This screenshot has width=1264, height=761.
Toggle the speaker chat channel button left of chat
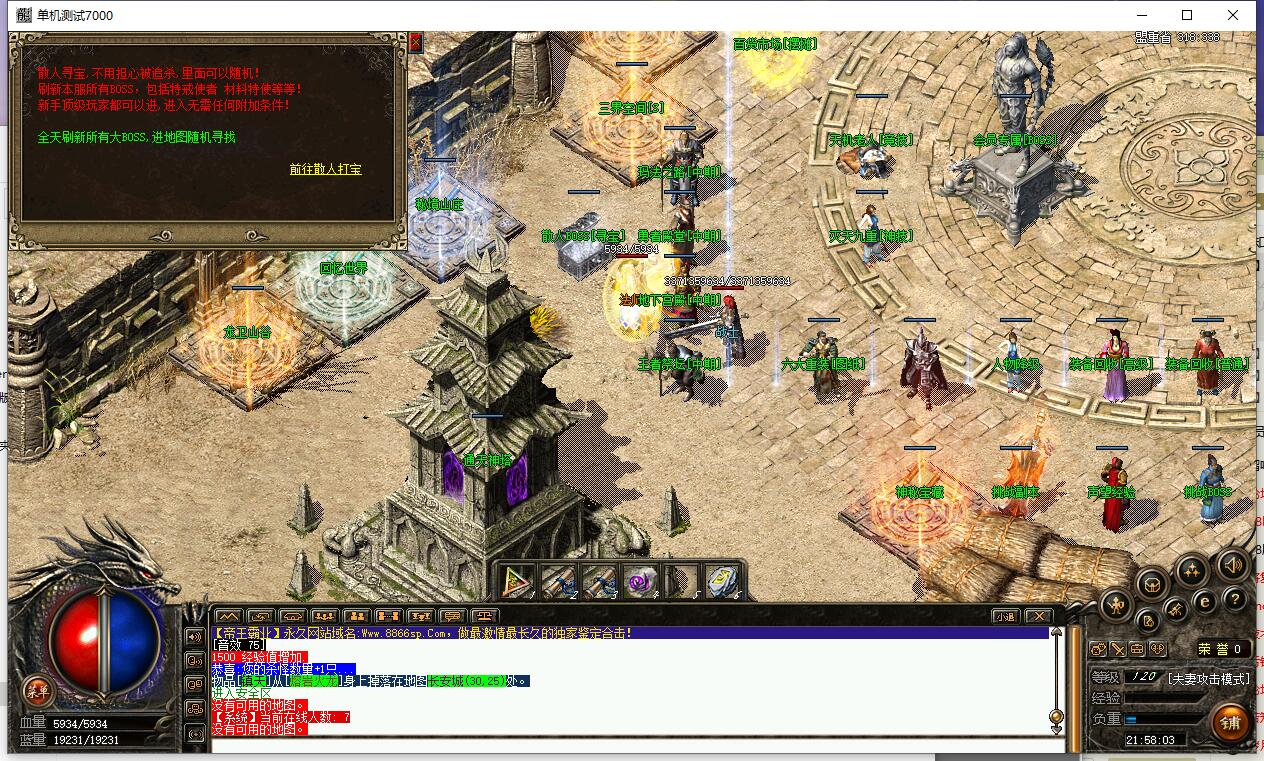pyautogui.click(x=194, y=636)
